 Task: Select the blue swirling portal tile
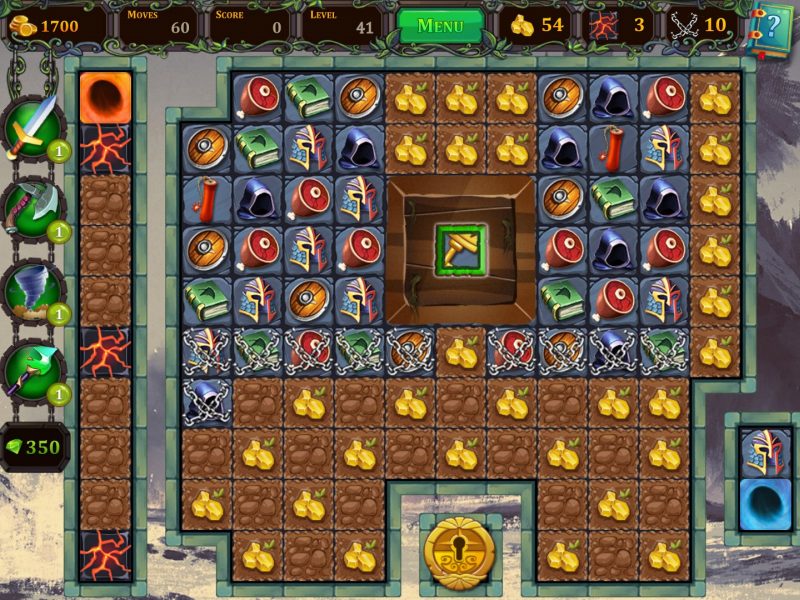click(x=765, y=503)
